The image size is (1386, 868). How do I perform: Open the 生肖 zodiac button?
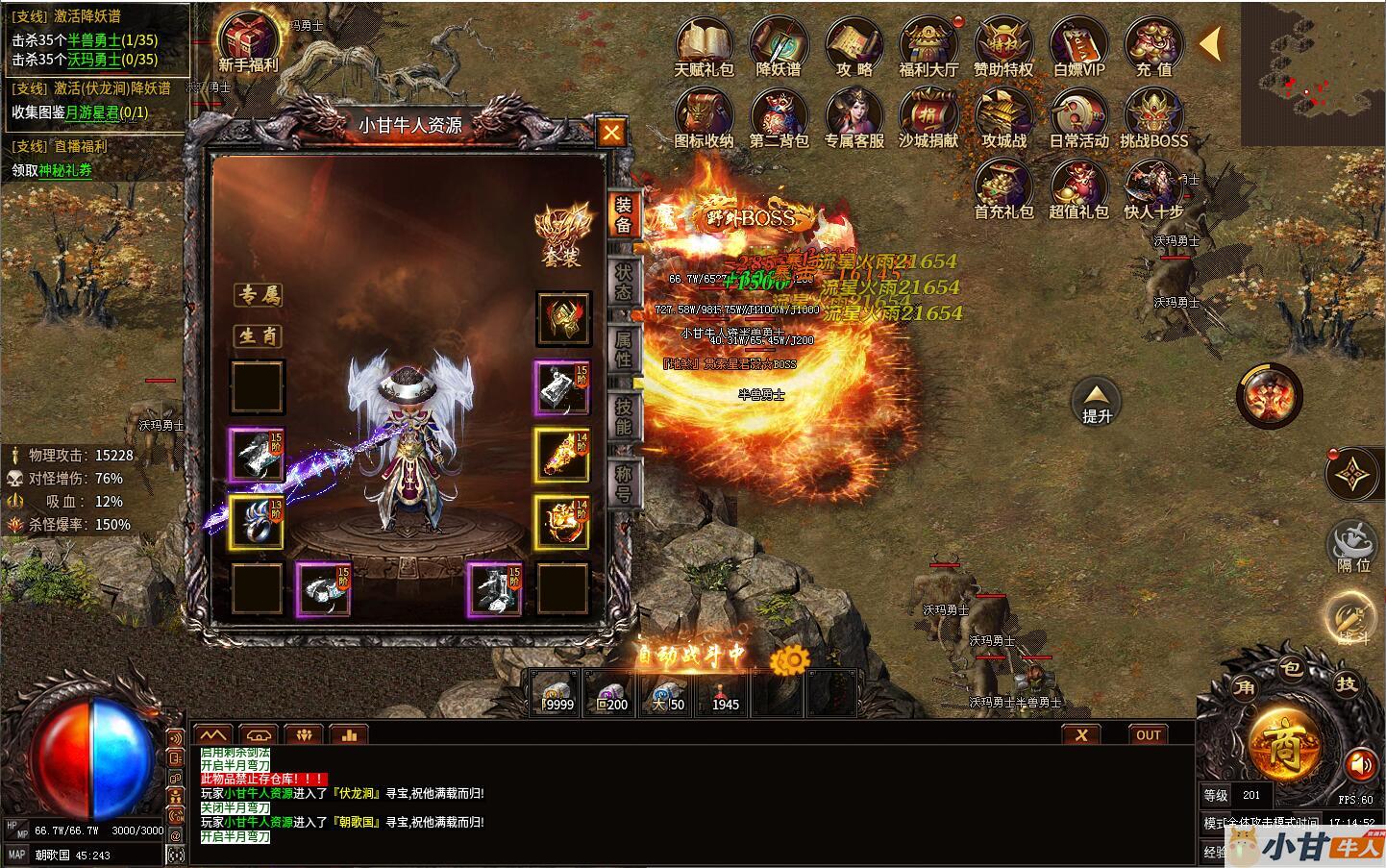[259, 335]
